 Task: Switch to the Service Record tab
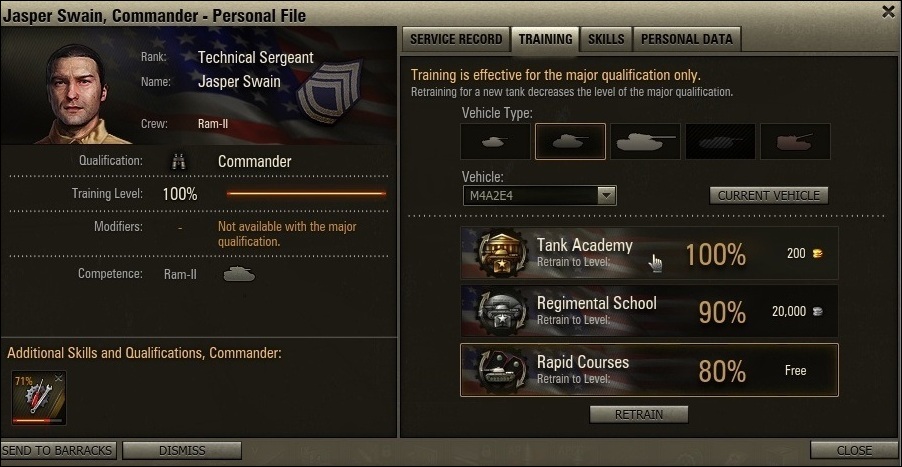click(454, 39)
